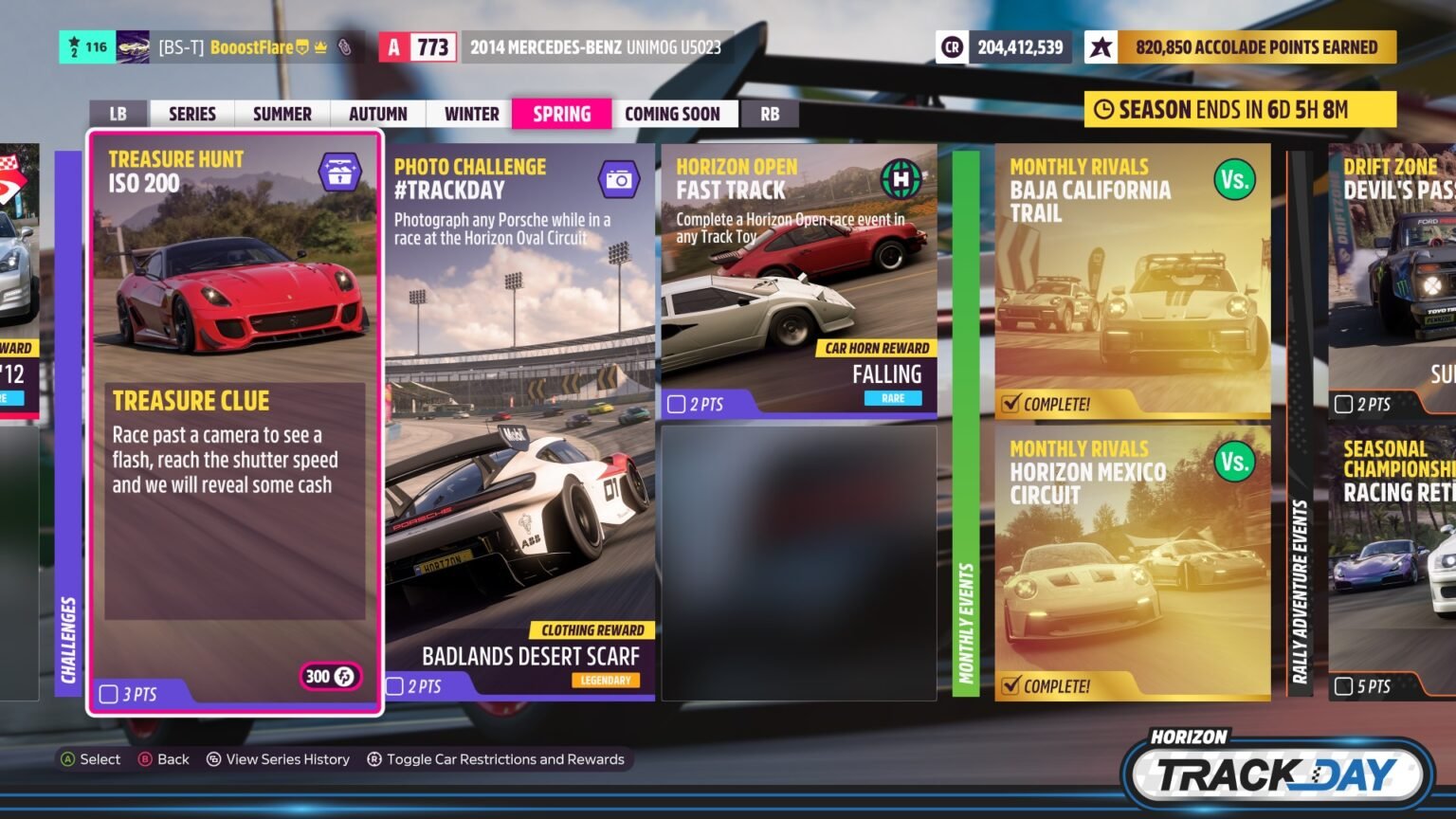The width and height of the screenshot is (1456, 819).
Task: Open the Coming Soon tab
Action: (x=674, y=113)
